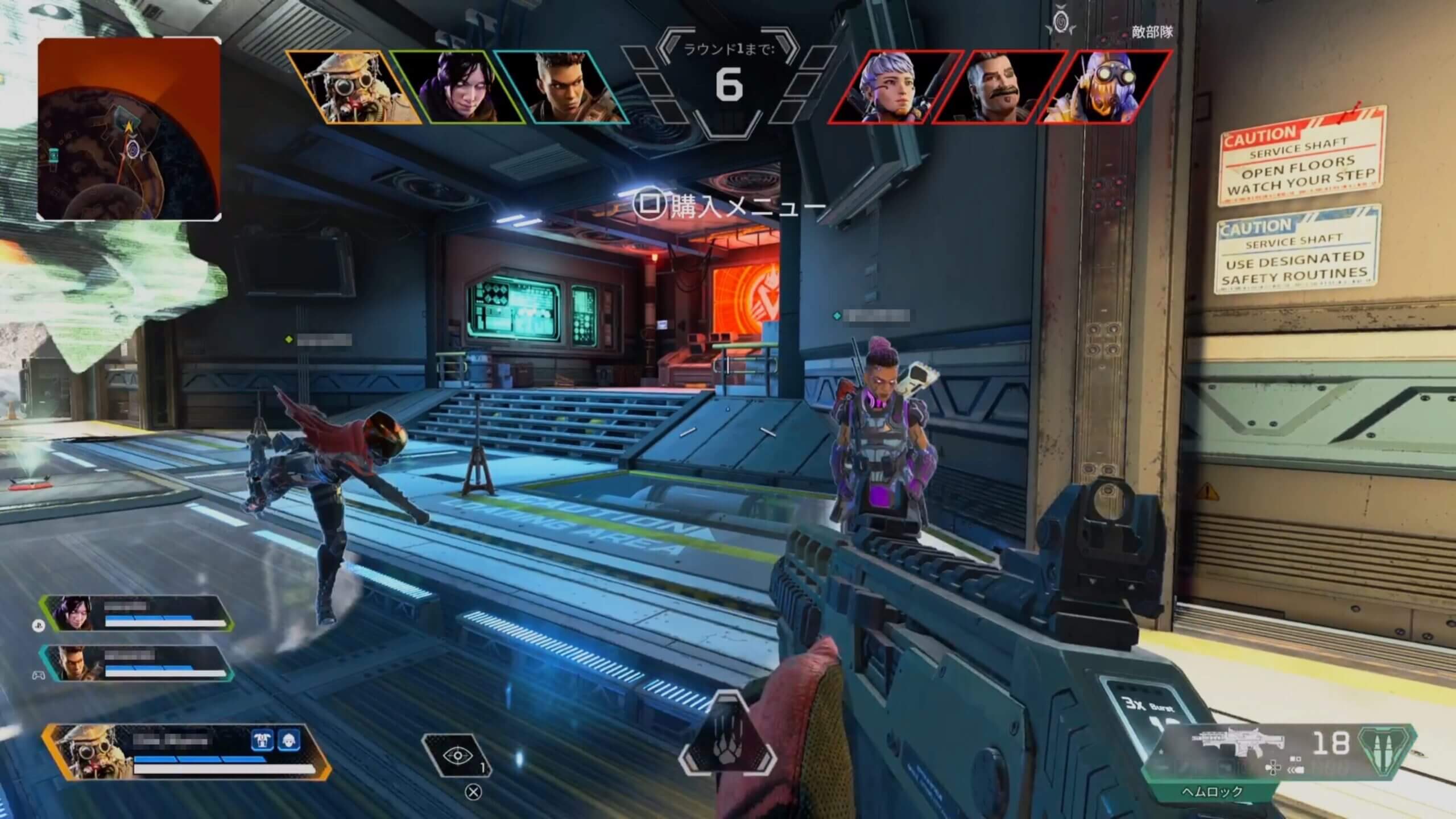1456x819 pixels.
Task: Inspect the enemy Octane portrait
Action: (x=1103, y=87)
